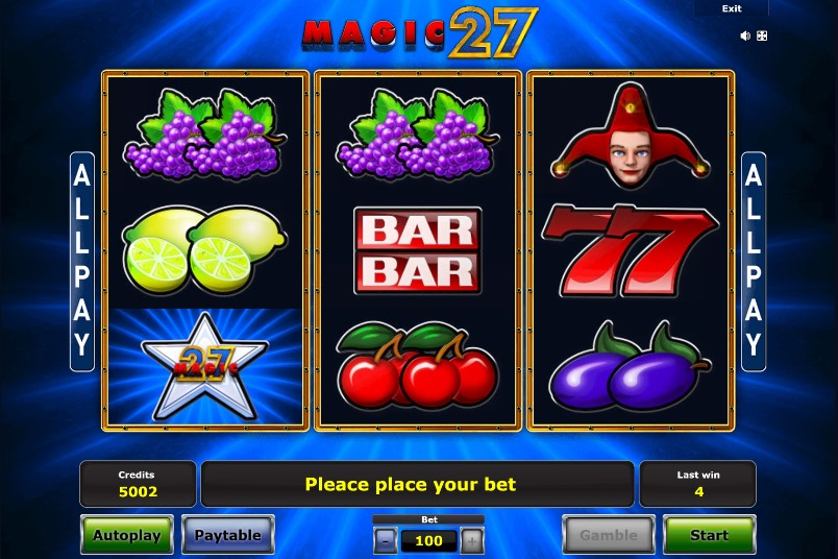Screen dimensions: 838x559
Task: Decrease the bet with the minus button
Action: 386,541
